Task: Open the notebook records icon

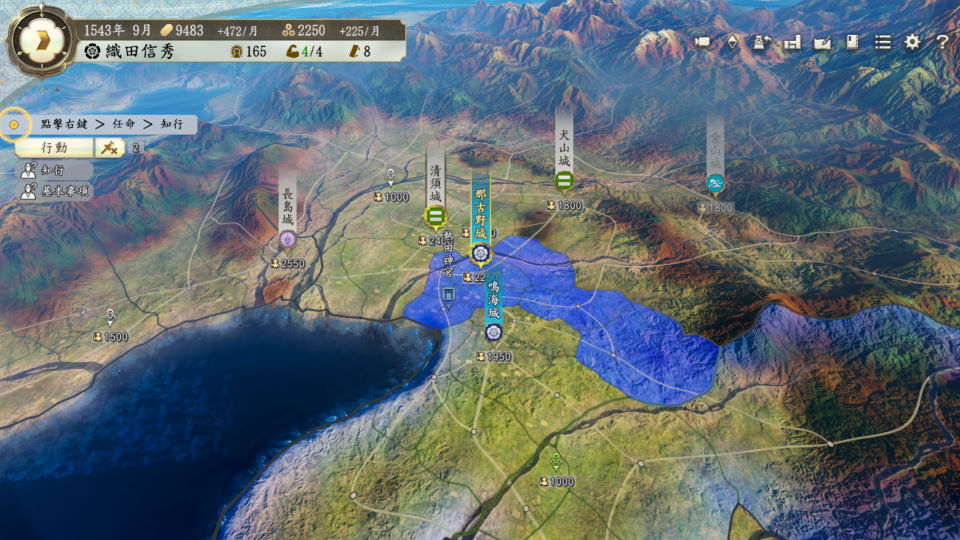Action: tap(852, 42)
